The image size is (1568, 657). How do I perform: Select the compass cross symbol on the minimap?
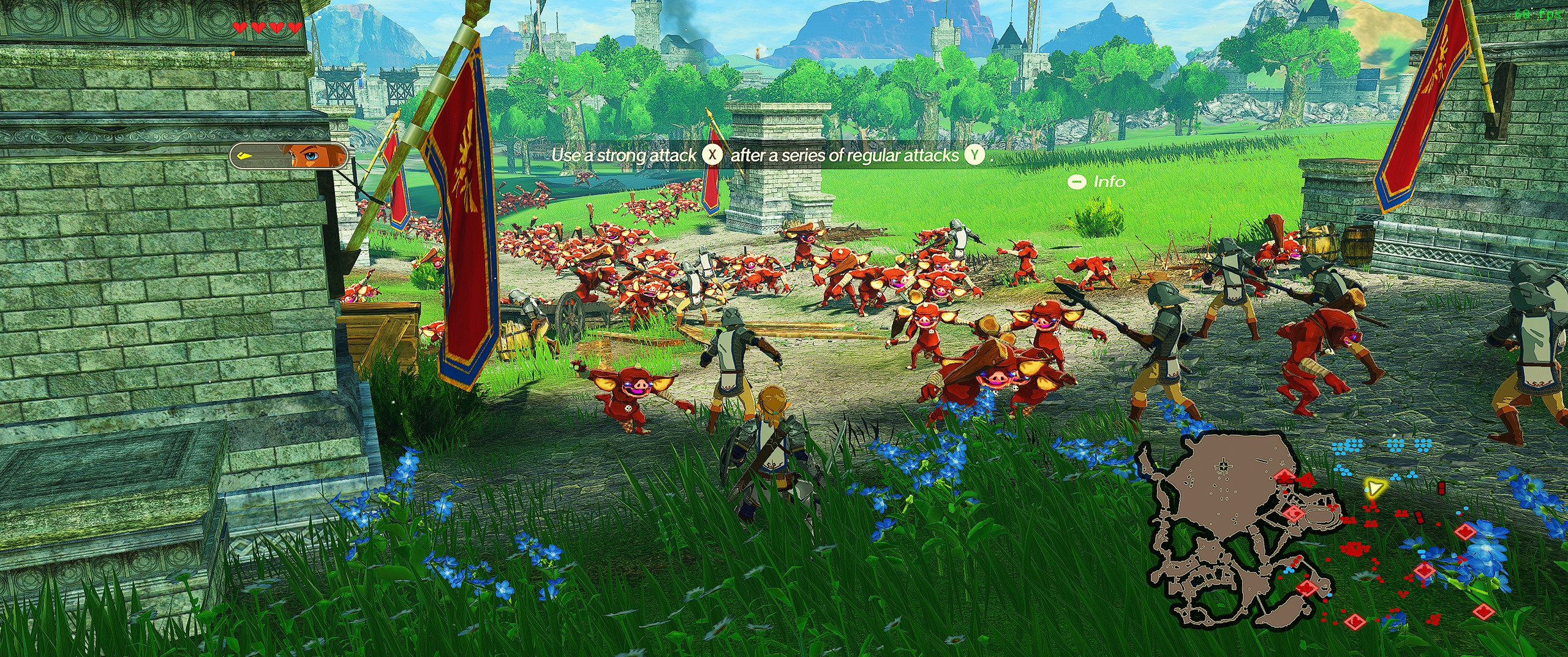tap(1224, 465)
